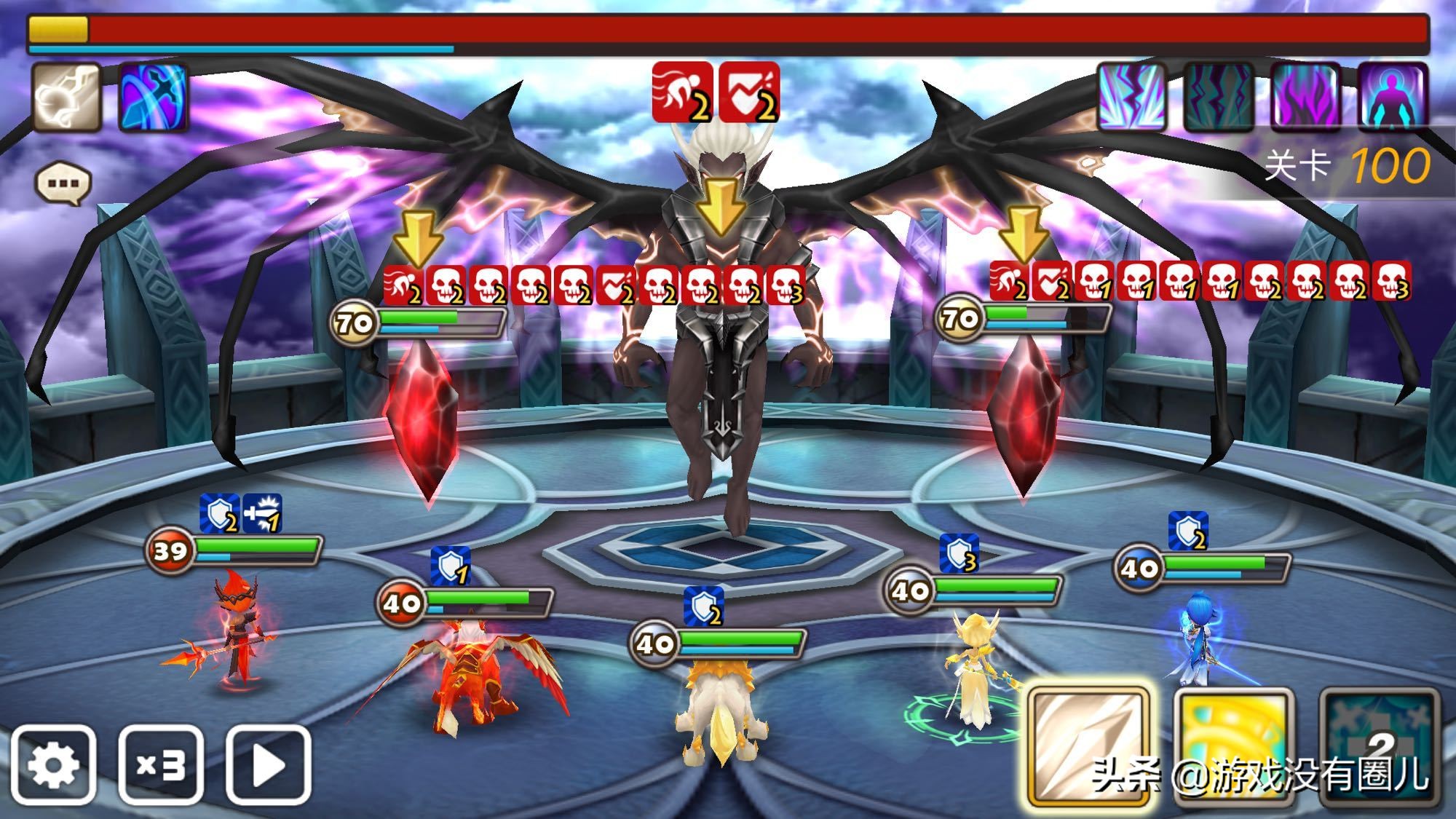1456x819 pixels.
Task: Open the gear settings menu
Action: [x=53, y=764]
